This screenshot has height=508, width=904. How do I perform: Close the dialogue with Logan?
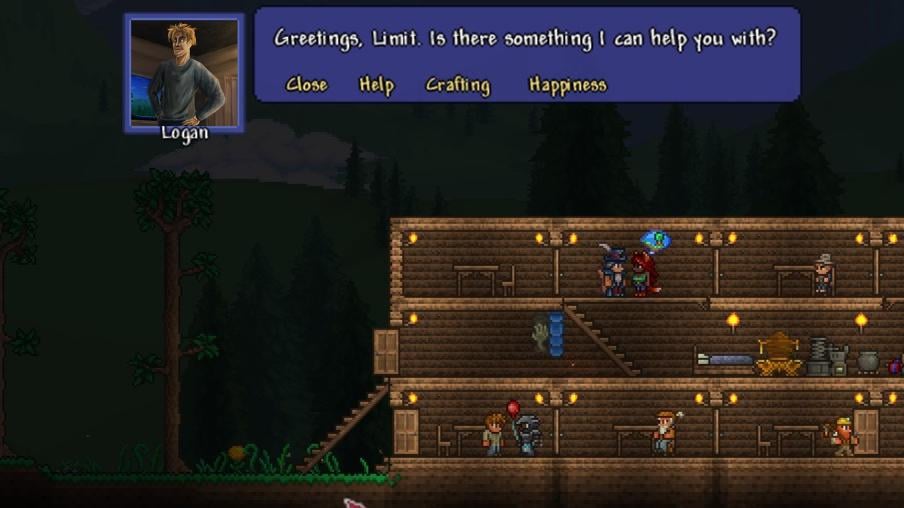[x=306, y=85]
